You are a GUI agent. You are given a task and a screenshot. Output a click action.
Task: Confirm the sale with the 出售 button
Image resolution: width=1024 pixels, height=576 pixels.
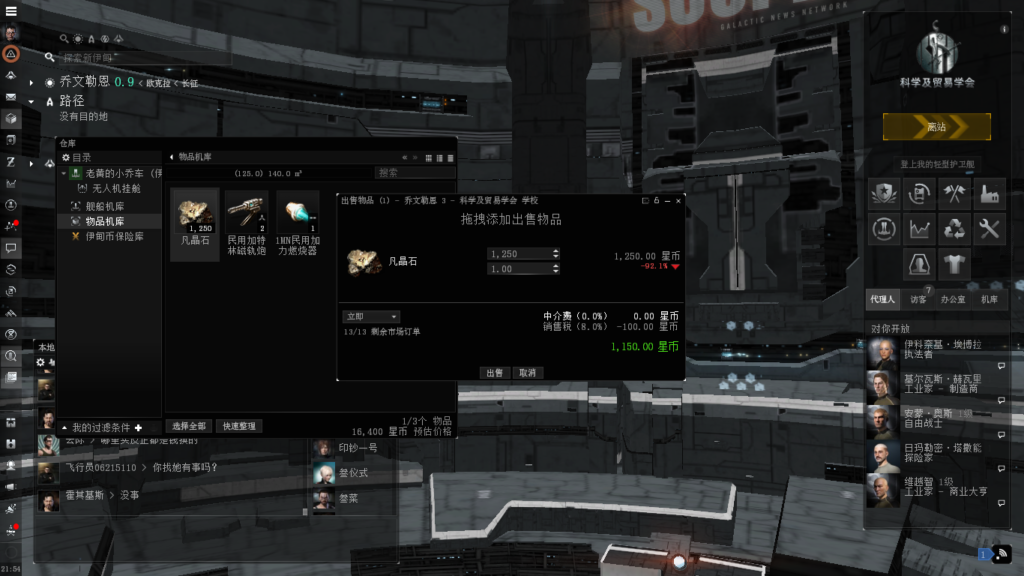[x=494, y=372]
